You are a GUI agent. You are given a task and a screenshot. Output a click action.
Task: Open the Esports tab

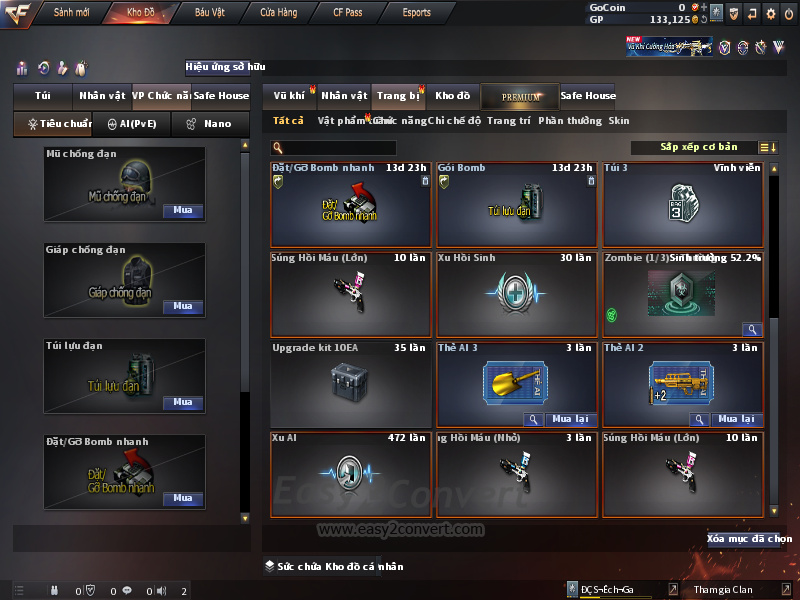coord(416,13)
